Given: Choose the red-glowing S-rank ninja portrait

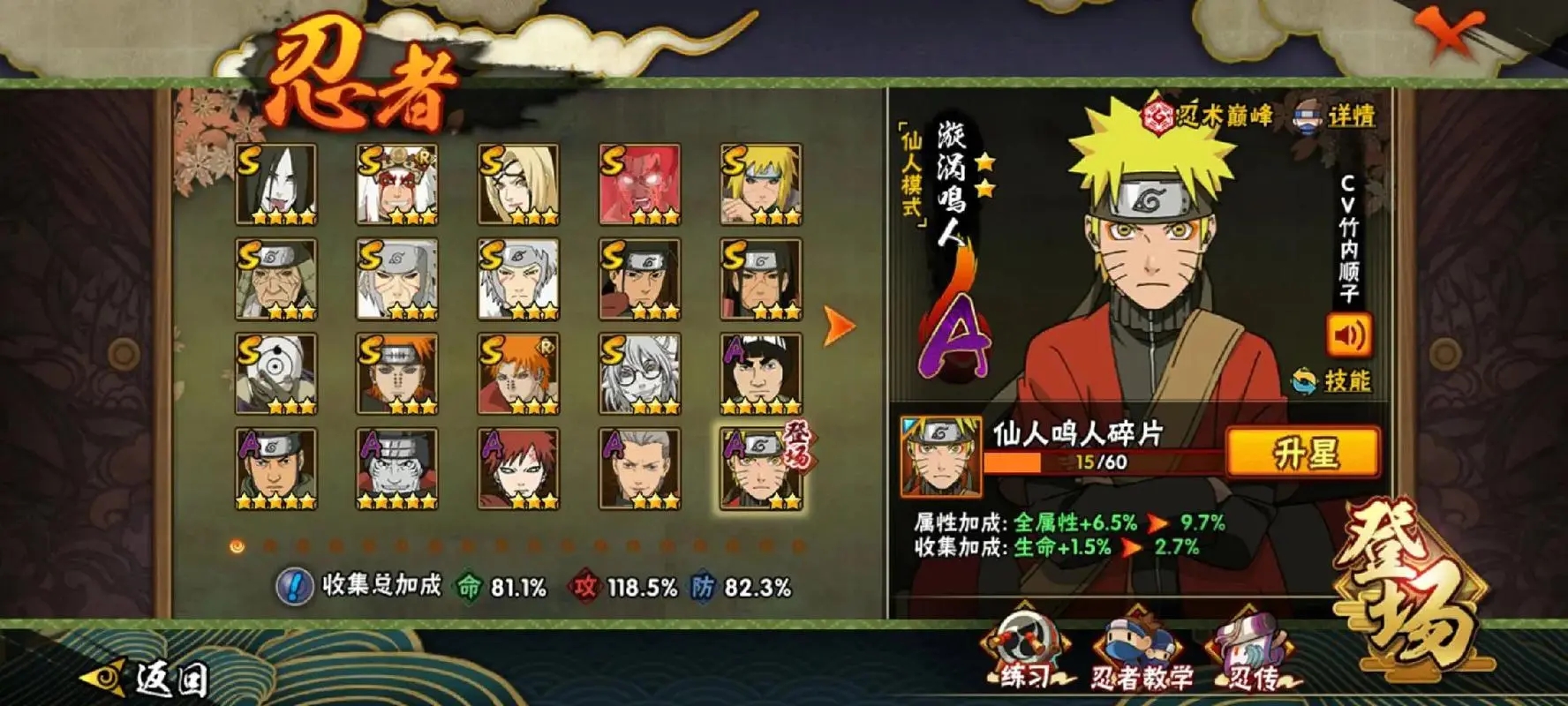Looking at the screenshot, I should pos(639,185).
